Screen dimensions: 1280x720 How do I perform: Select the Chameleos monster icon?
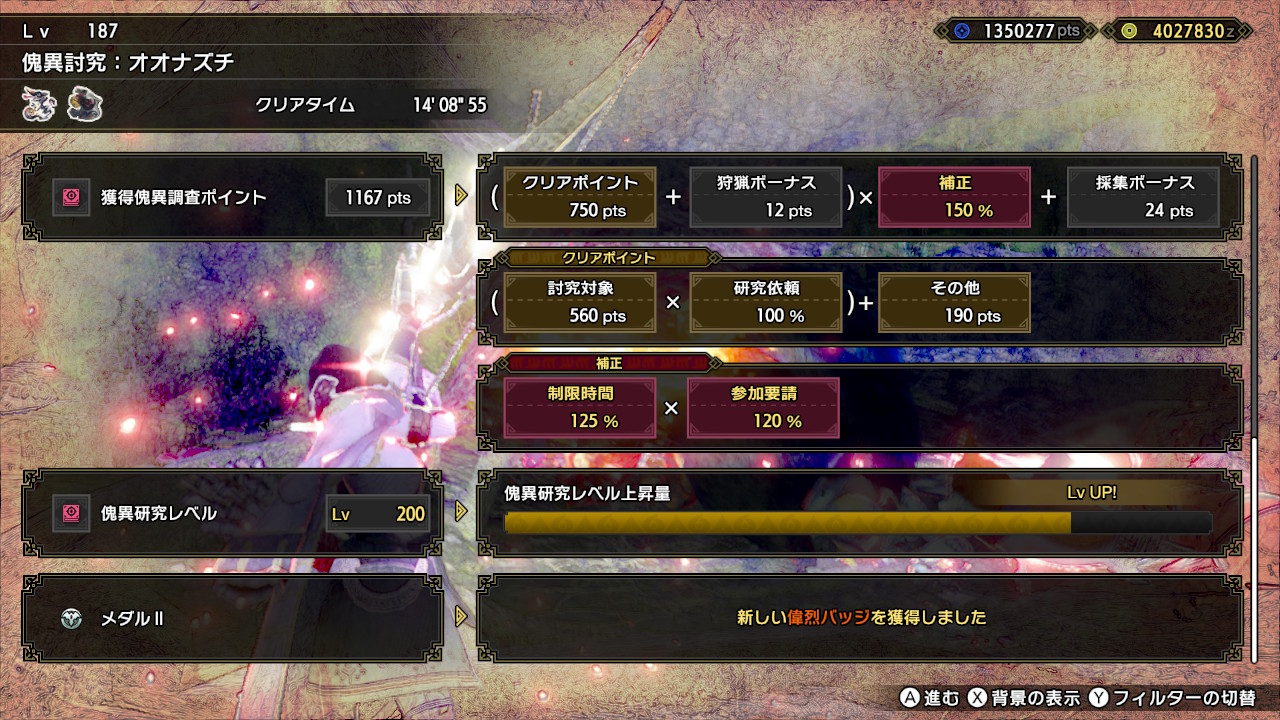point(38,103)
